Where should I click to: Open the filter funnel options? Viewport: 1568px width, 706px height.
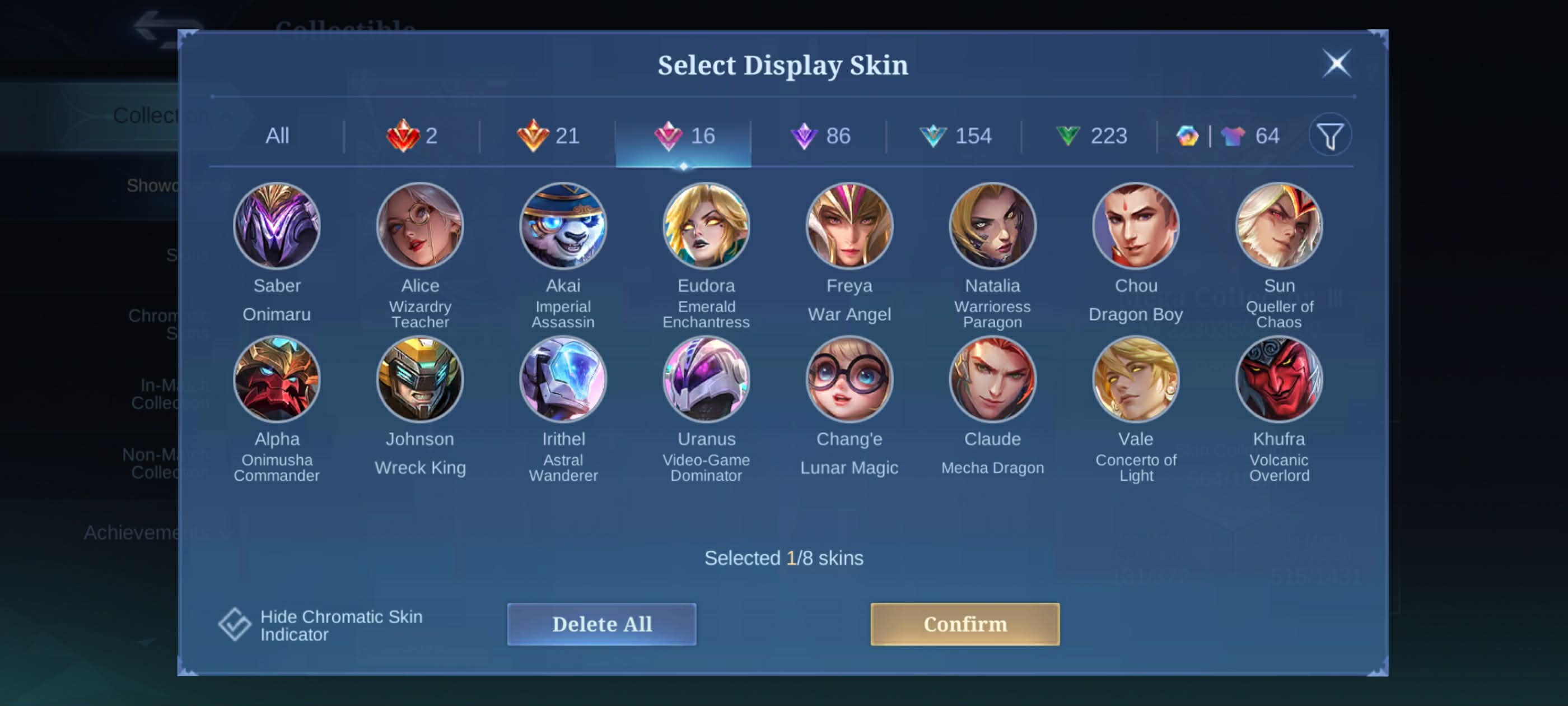click(1329, 136)
